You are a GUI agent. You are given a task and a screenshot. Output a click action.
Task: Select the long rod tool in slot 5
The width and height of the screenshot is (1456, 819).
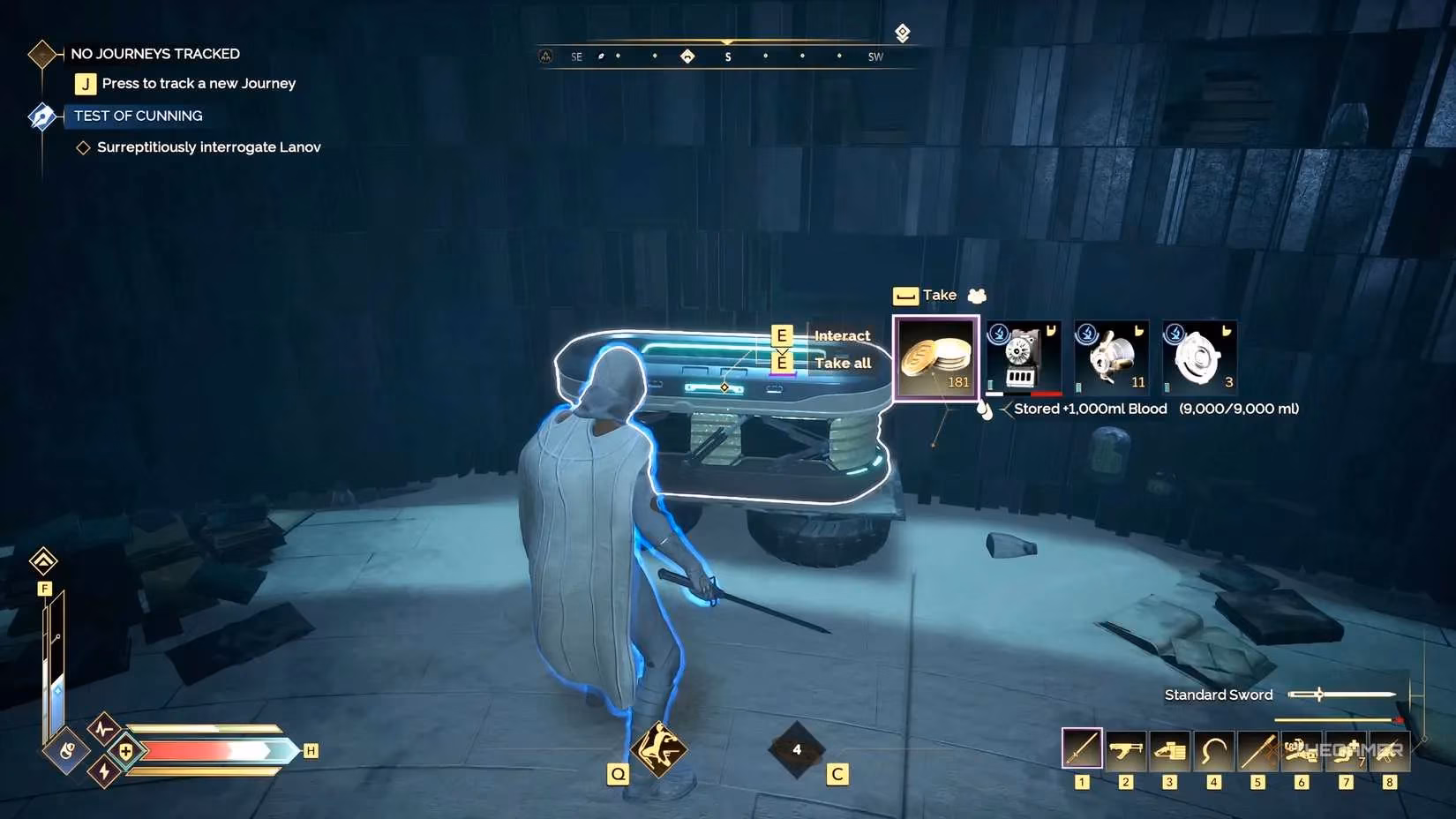tap(1257, 750)
